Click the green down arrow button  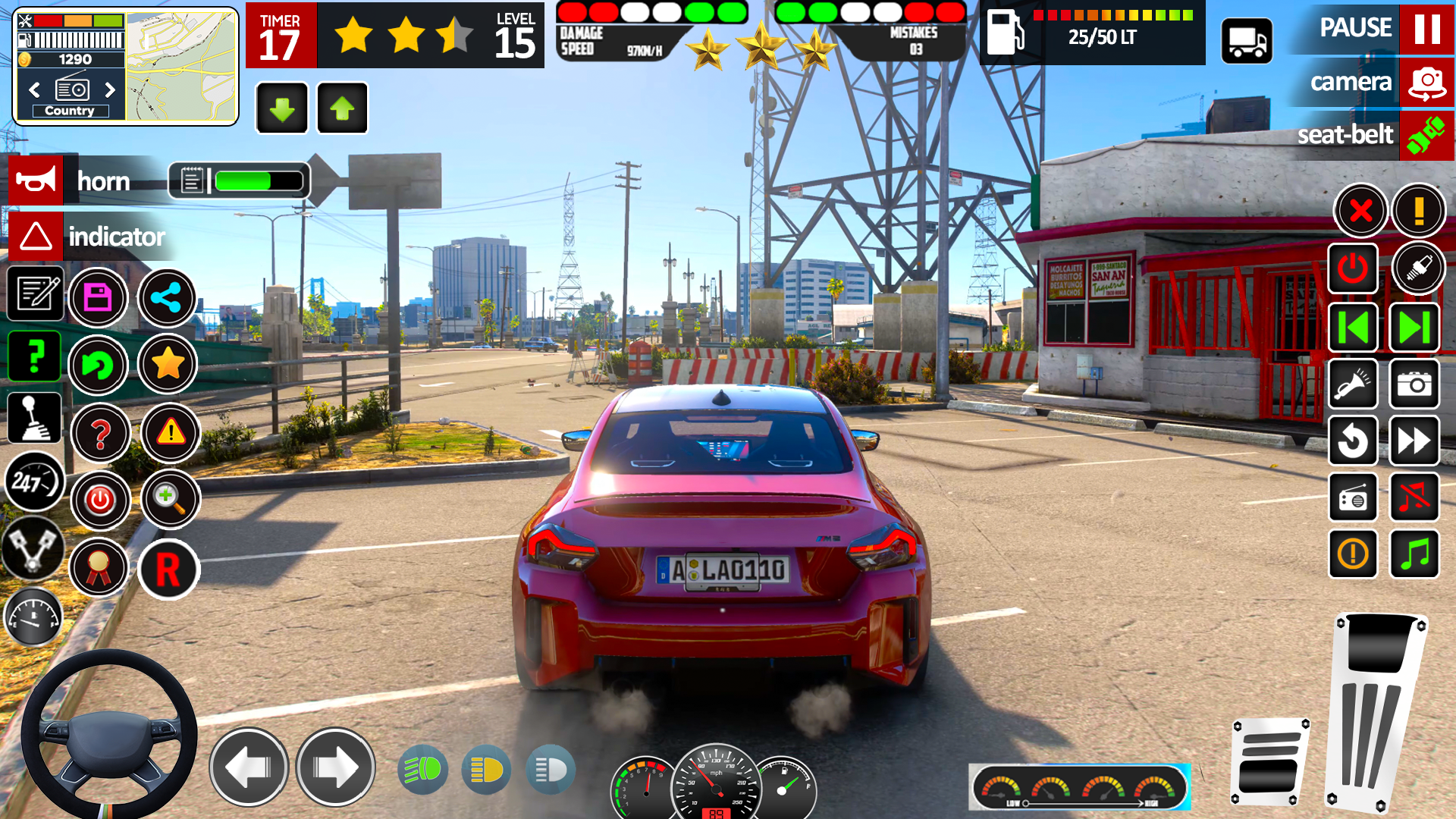click(282, 108)
